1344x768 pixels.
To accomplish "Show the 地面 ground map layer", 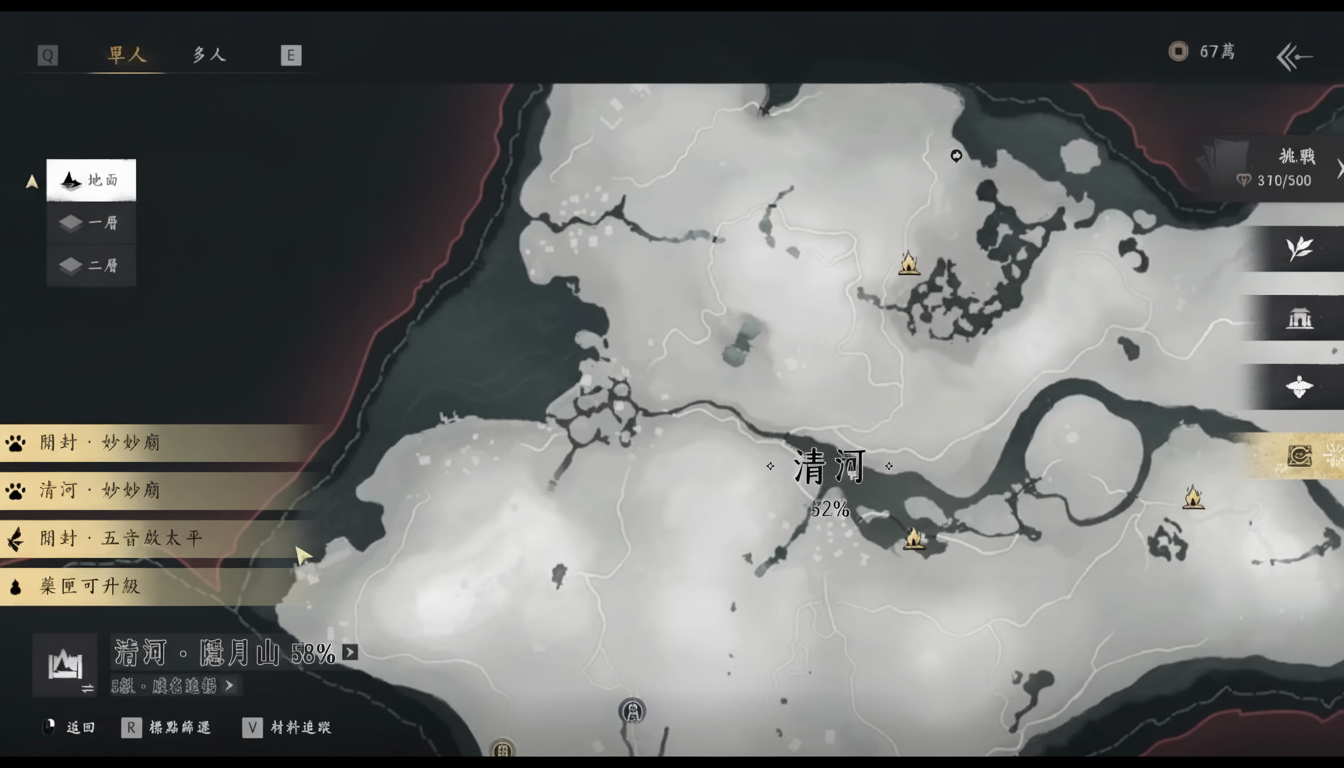I will (x=91, y=180).
